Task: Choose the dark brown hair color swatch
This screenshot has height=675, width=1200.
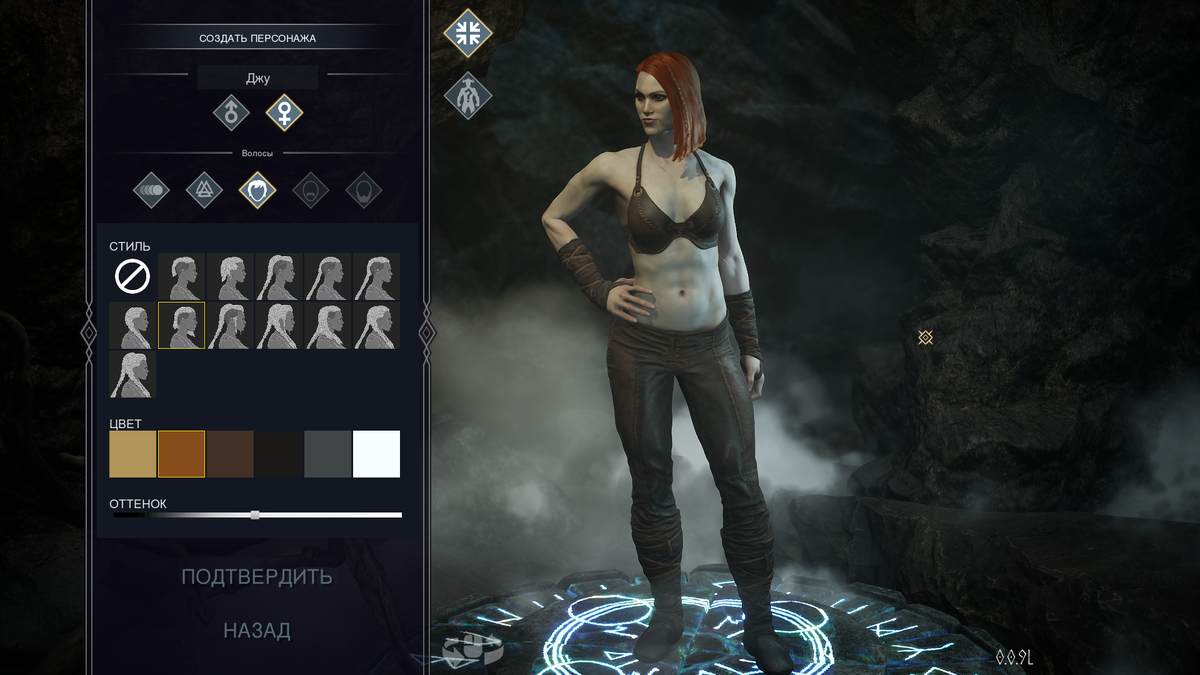Action: pyautogui.click(x=230, y=454)
